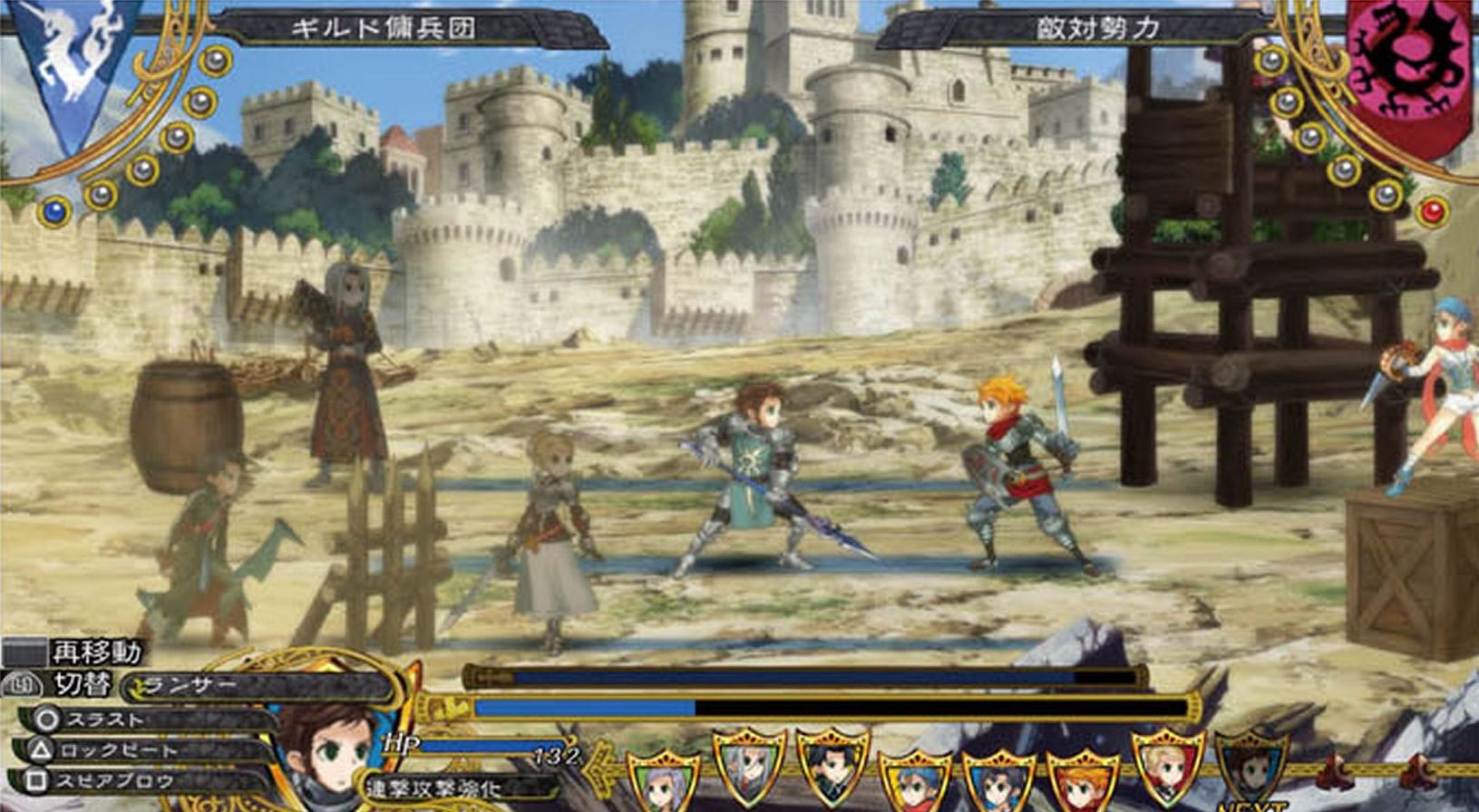Choose the ロックビート skill
The image size is (1479, 812).
pos(118,750)
